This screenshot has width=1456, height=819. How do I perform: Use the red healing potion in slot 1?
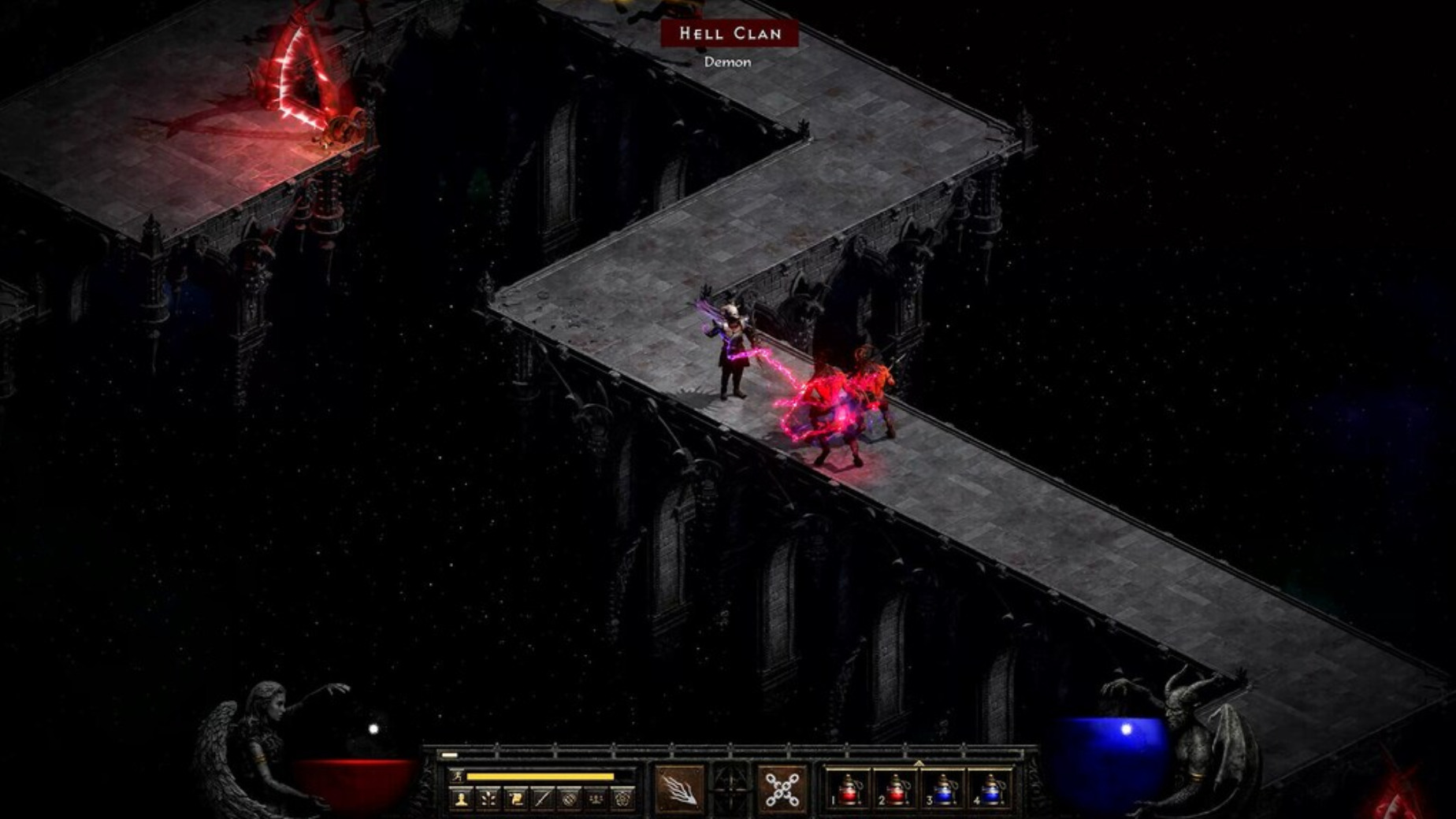[x=849, y=790]
